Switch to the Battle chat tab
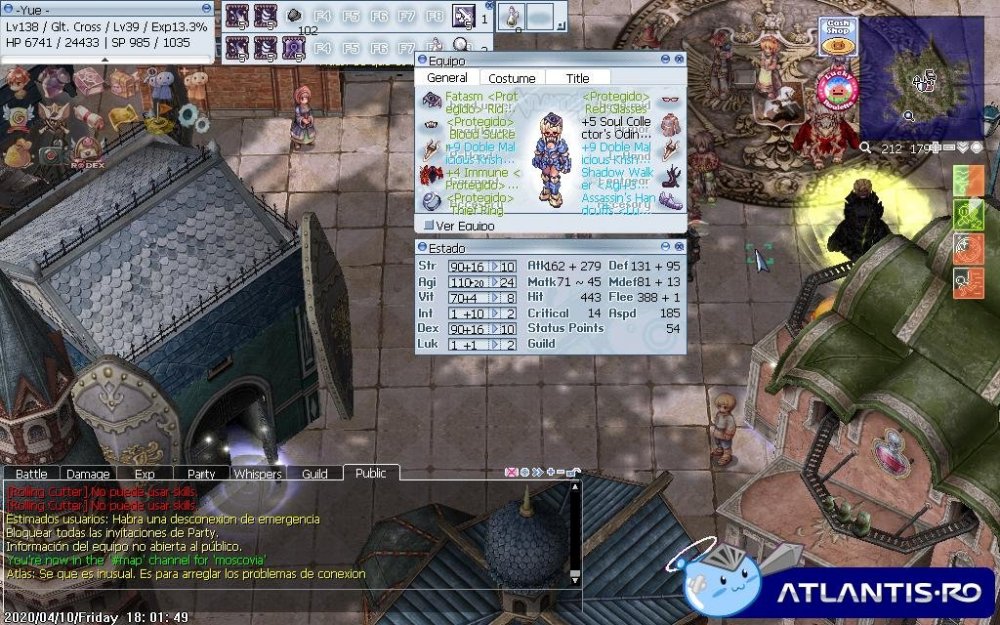The height and width of the screenshot is (625, 1000). [x=31, y=474]
